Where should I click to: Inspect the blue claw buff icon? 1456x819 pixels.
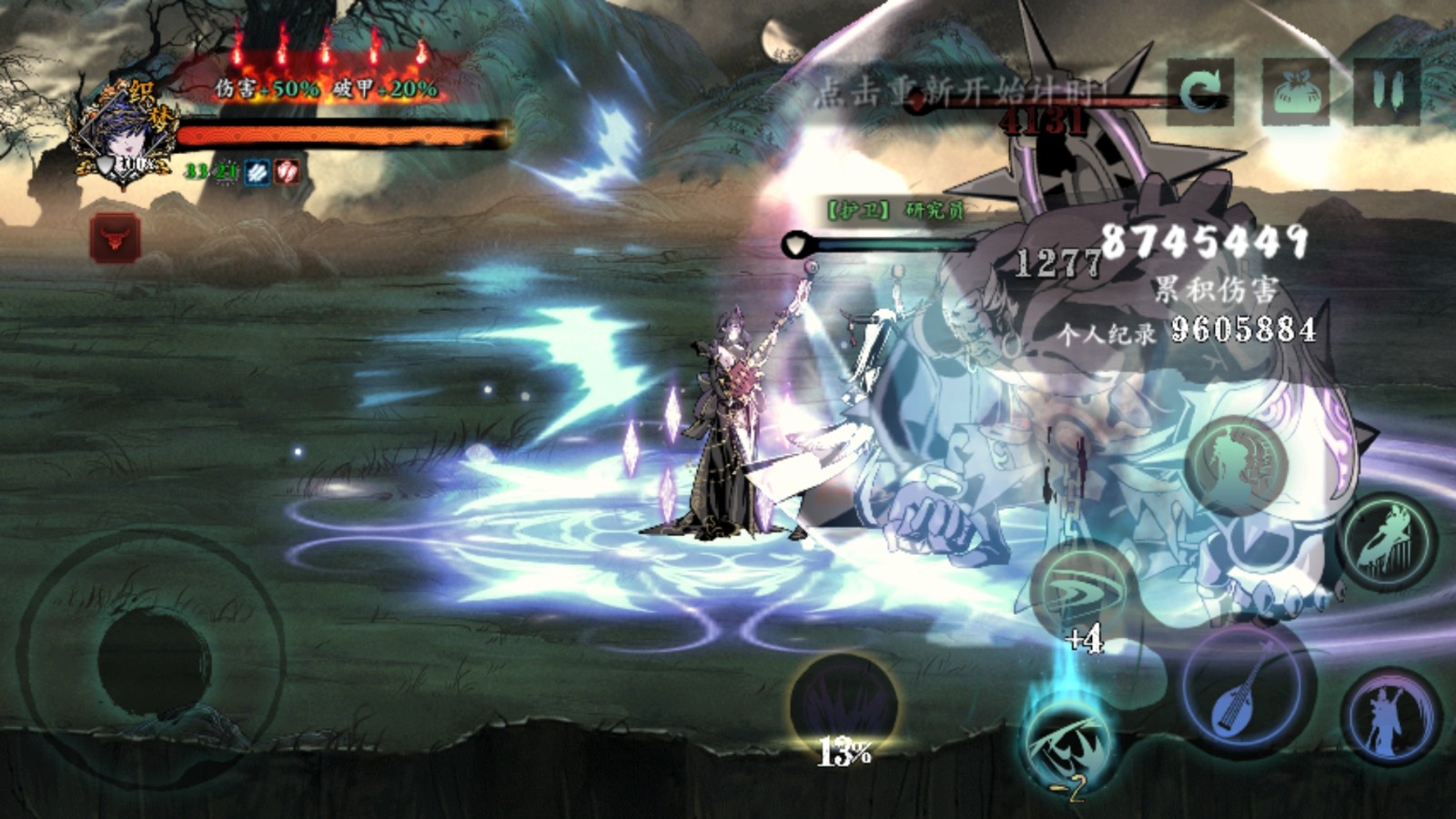click(x=258, y=172)
